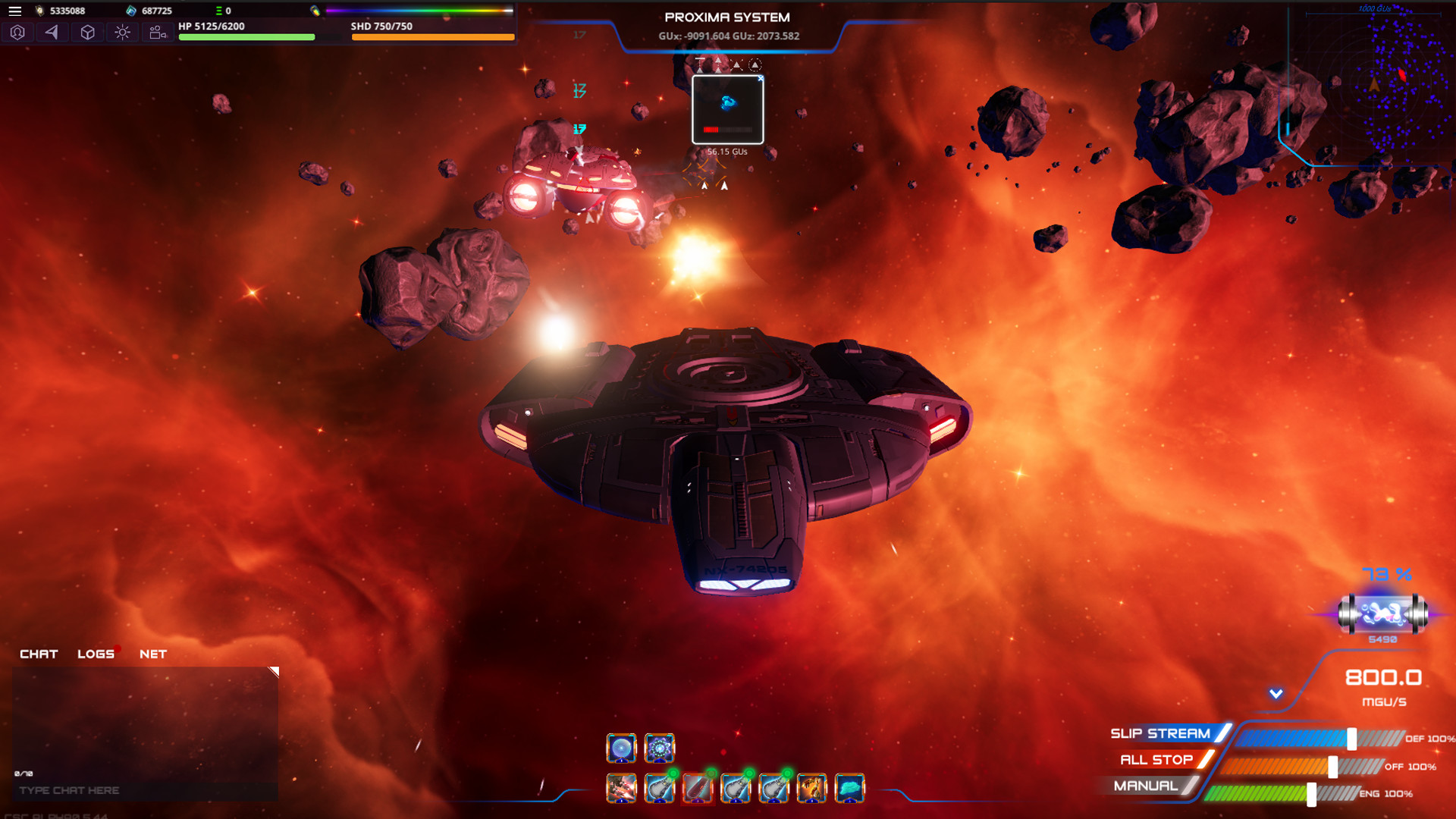This screenshot has width=1456, height=819.
Task: Activate the shield bubble ability
Action: click(x=621, y=748)
